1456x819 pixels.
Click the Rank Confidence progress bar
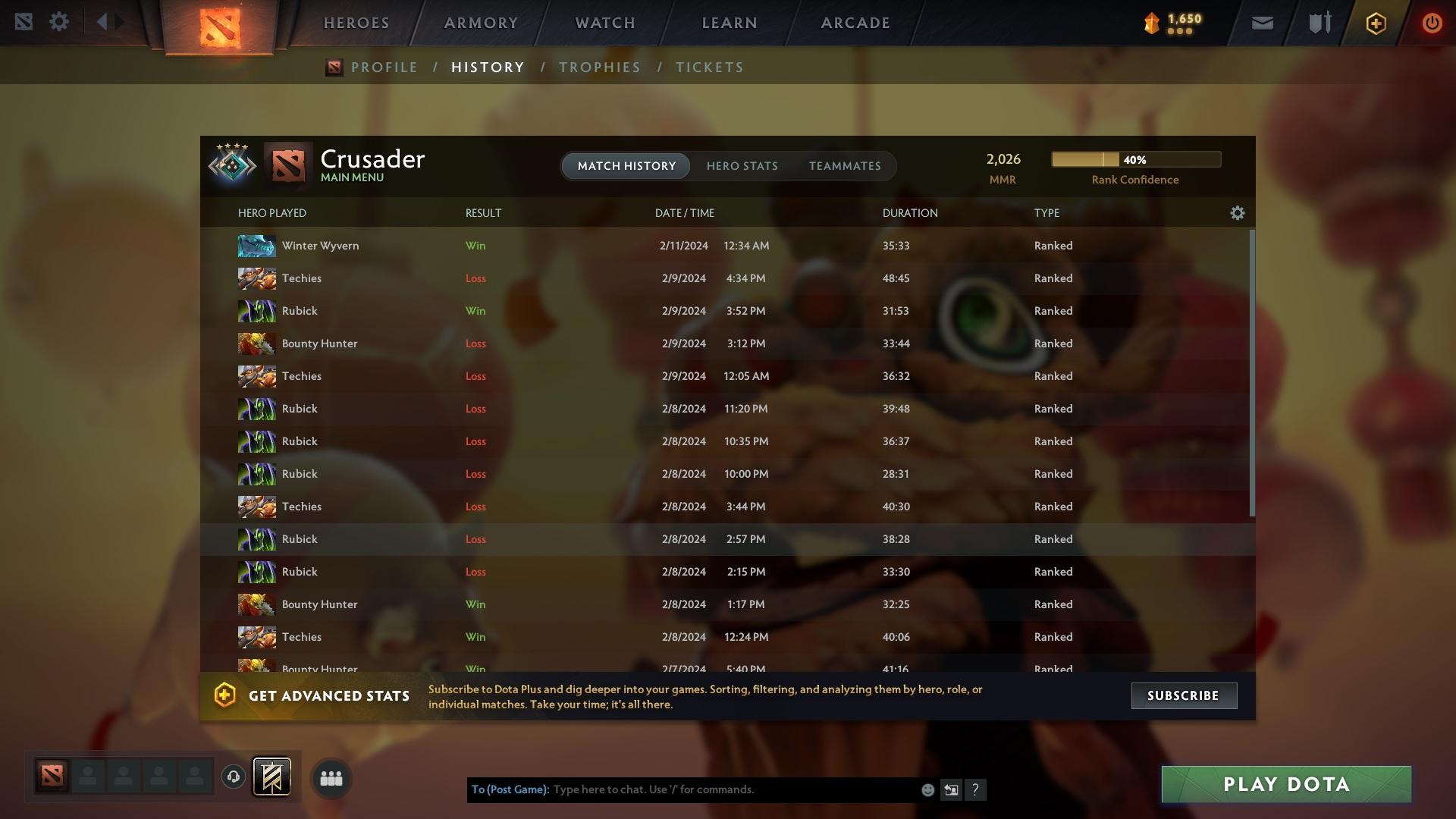pyautogui.click(x=1135, y=159)
